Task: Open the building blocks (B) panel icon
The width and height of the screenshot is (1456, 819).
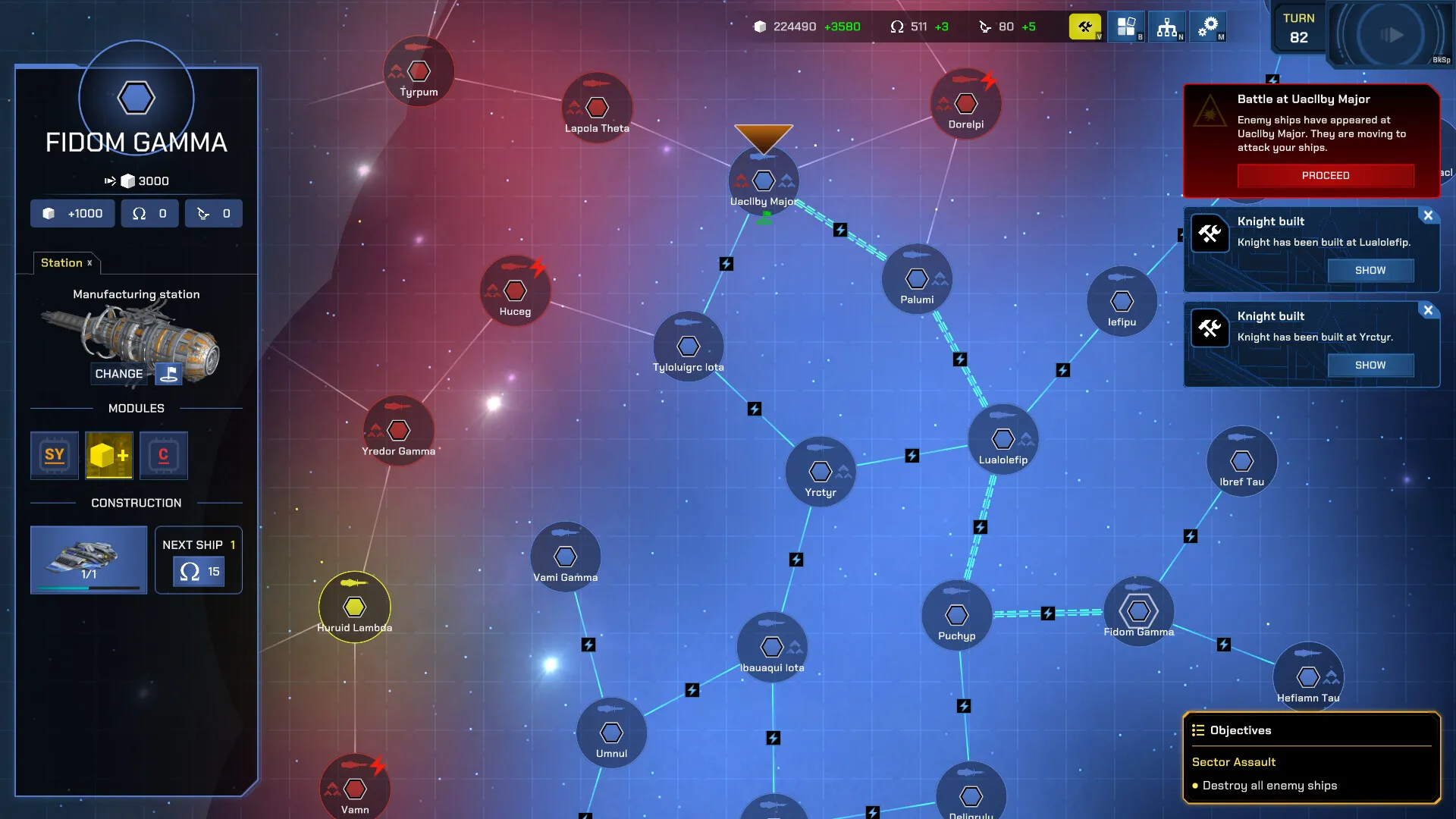Action: [1125, 26]
